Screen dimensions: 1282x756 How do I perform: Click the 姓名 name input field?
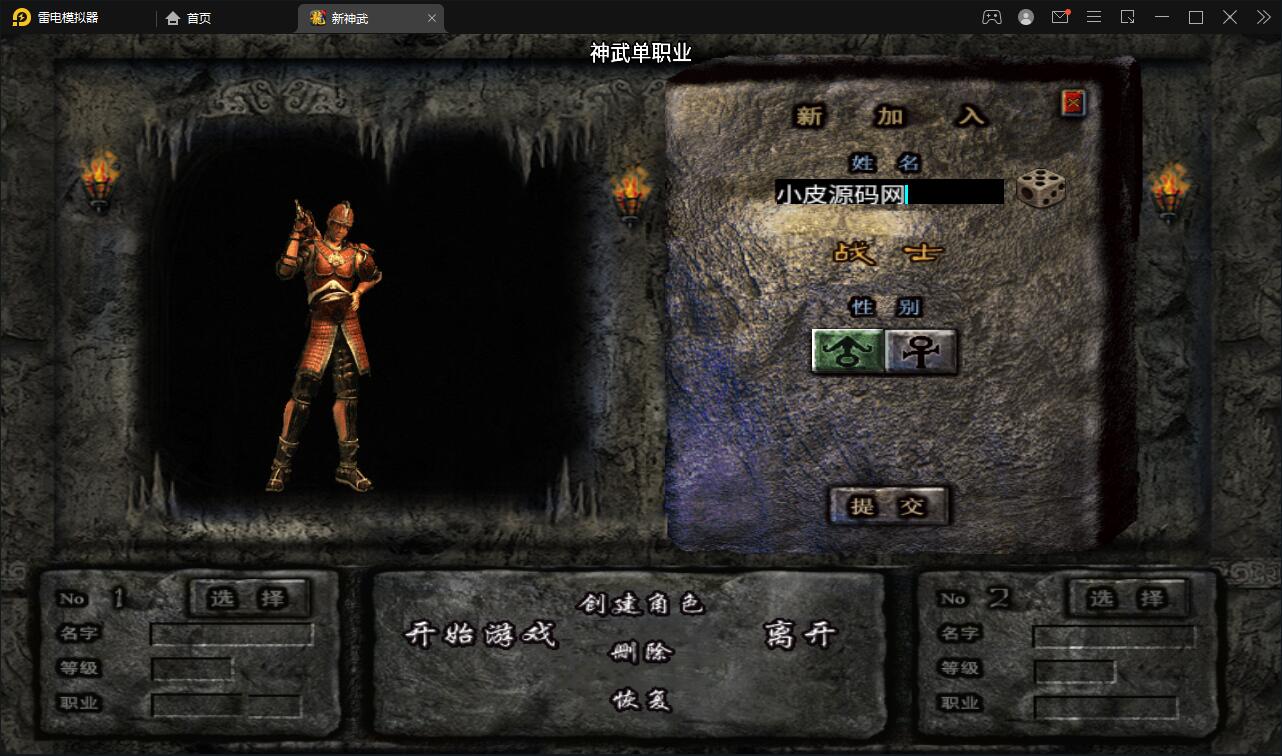pos(888,193)
